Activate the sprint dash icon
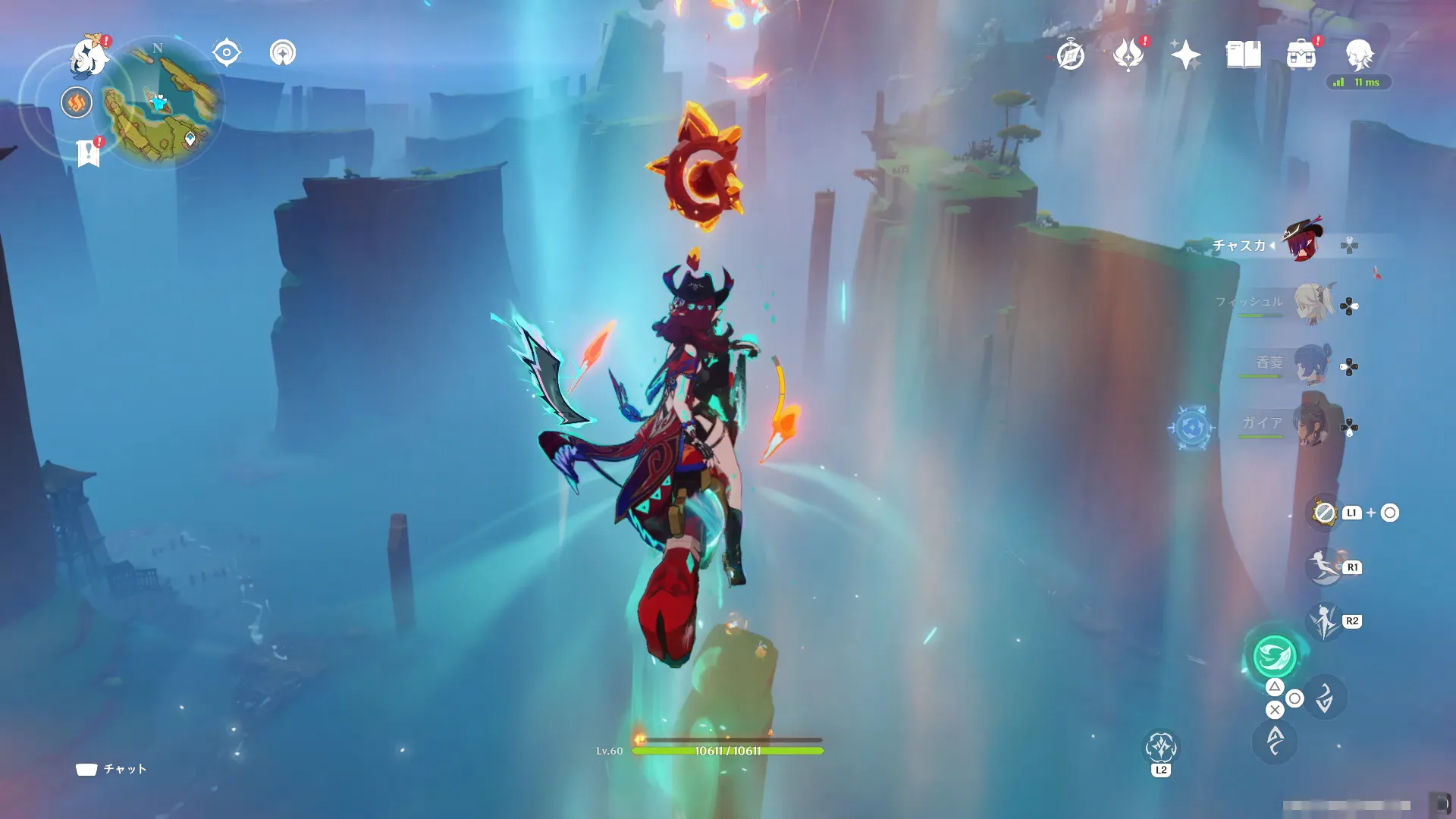Viewport: 1456px width, 819px height. pos(1323,567)
